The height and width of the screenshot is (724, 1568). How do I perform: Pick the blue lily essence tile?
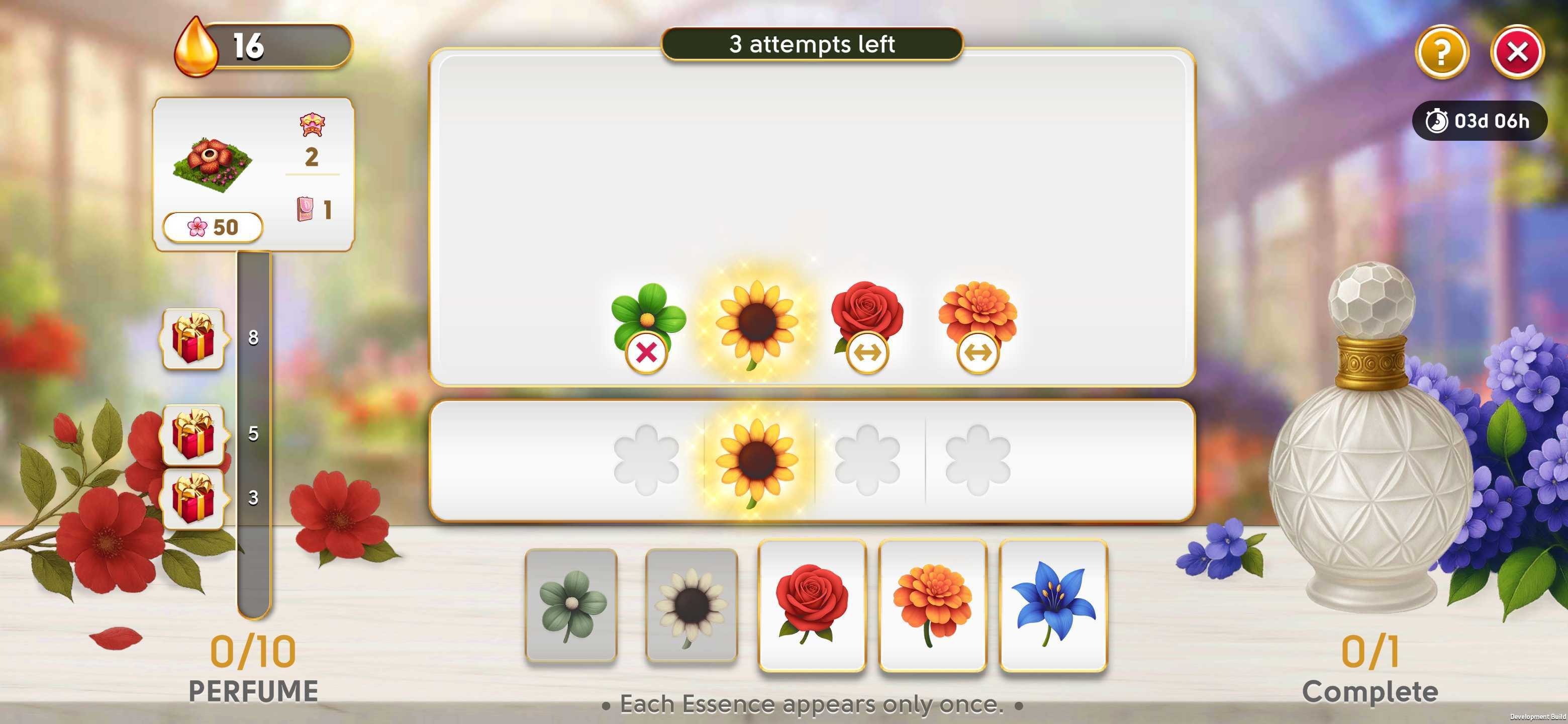tap(1052, 605)
